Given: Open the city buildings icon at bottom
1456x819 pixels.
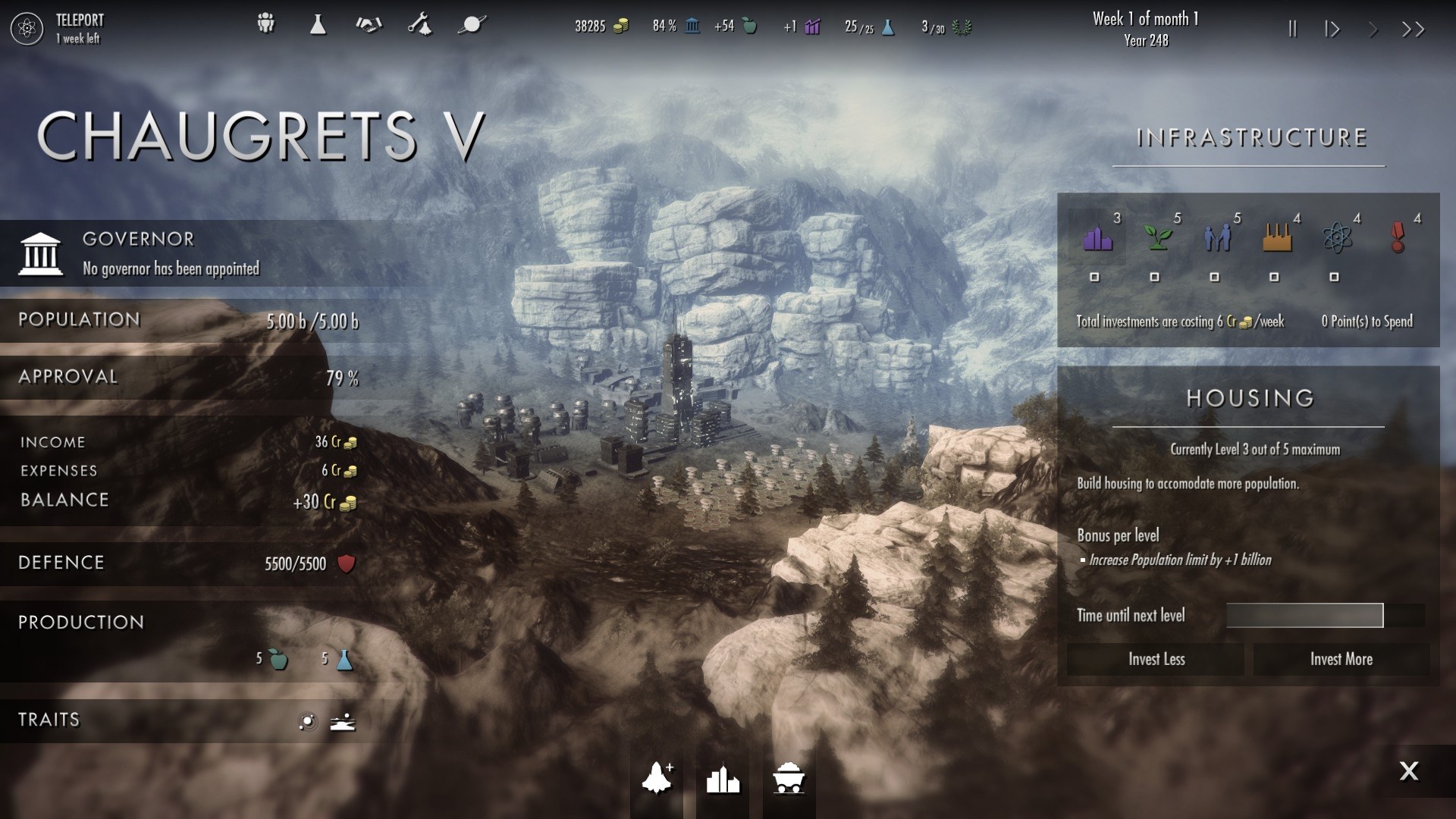Looking at the screenshot, I should tap(723, 779).
